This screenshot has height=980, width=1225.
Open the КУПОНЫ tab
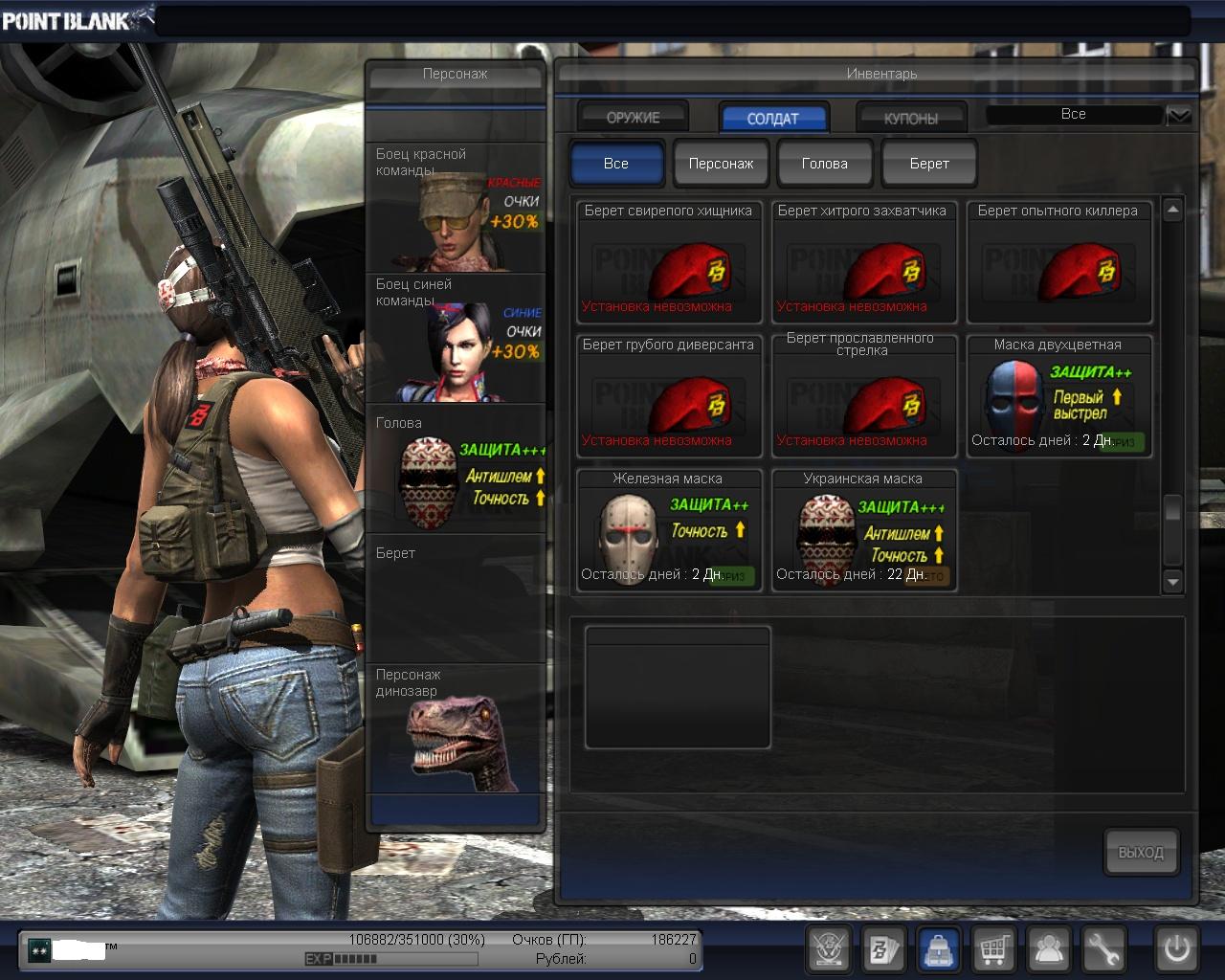[910, 119]
